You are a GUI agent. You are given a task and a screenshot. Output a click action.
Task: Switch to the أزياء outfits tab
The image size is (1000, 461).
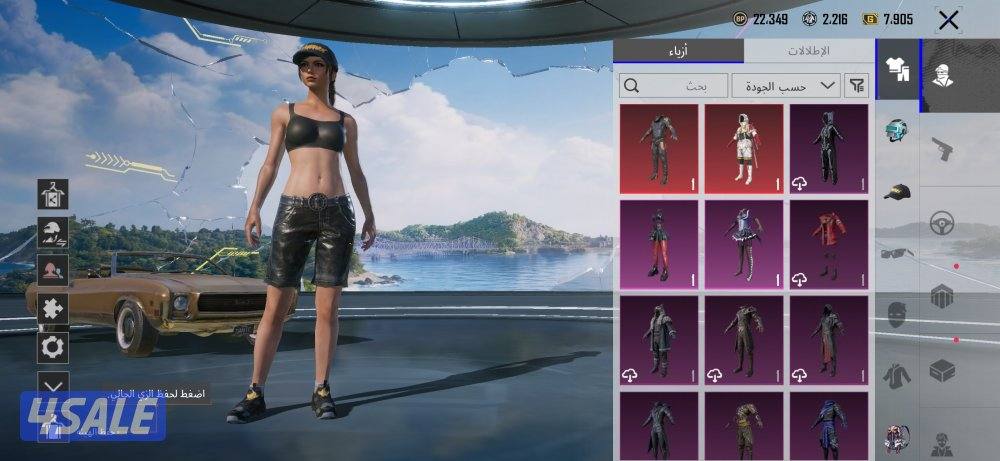point(678,51)
